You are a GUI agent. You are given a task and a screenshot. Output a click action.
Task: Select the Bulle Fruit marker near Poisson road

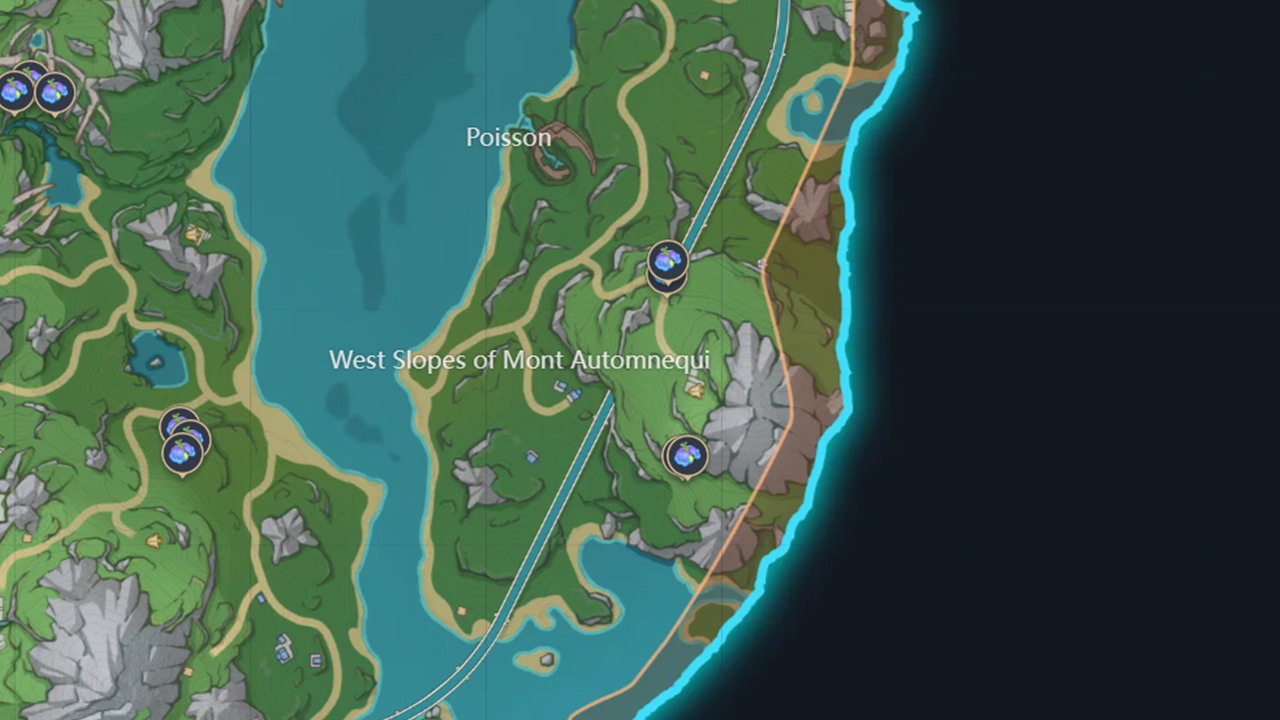664,262
